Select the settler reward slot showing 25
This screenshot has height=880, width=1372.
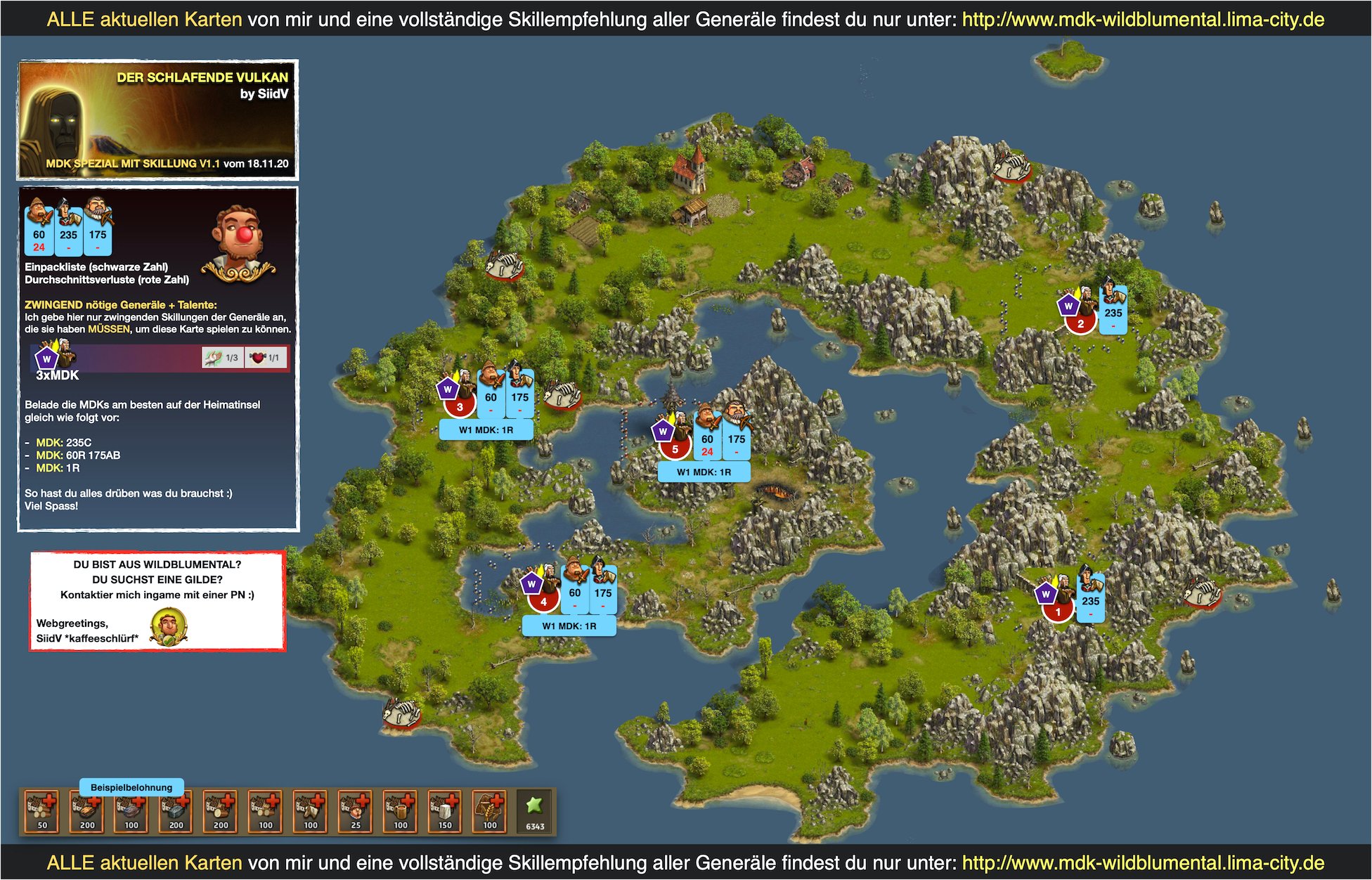click(355, 812)
